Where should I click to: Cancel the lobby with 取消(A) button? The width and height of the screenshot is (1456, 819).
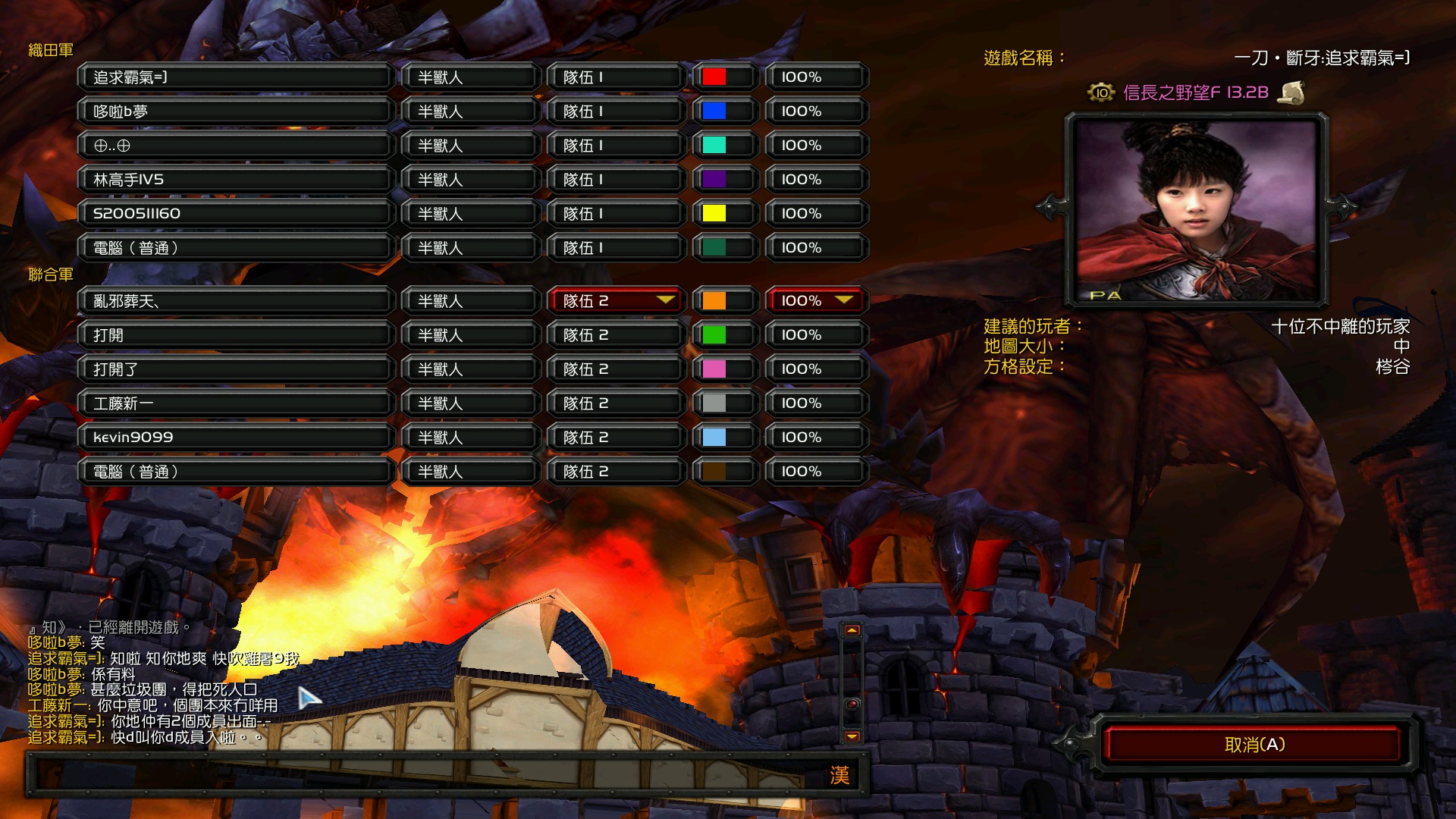click(1254, 745)
